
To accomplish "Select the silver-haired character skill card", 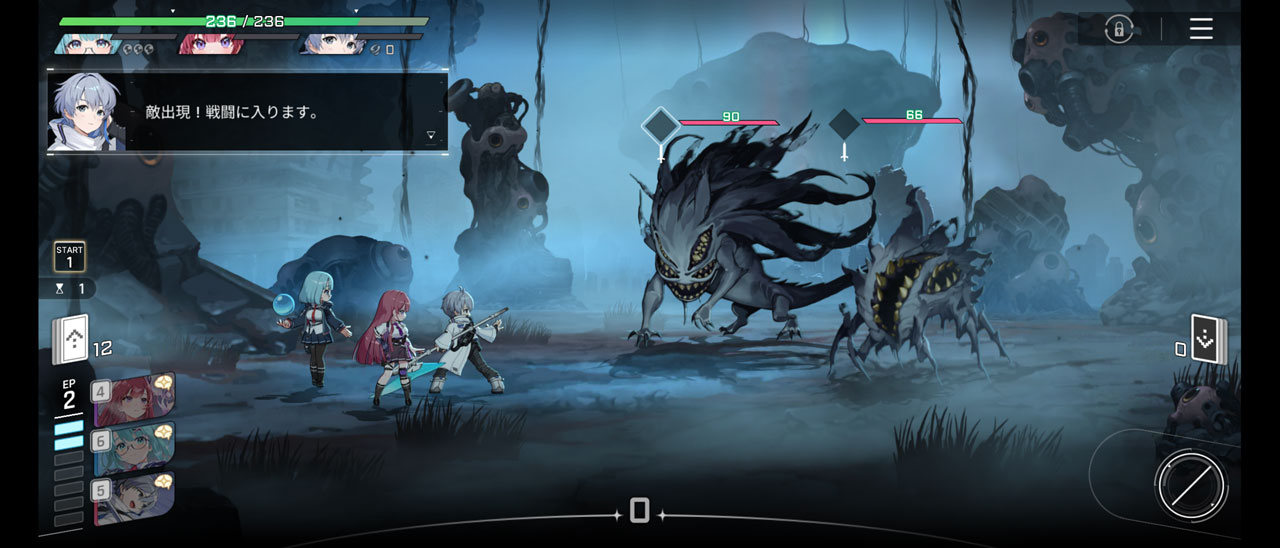I will (x=135, y=497).
